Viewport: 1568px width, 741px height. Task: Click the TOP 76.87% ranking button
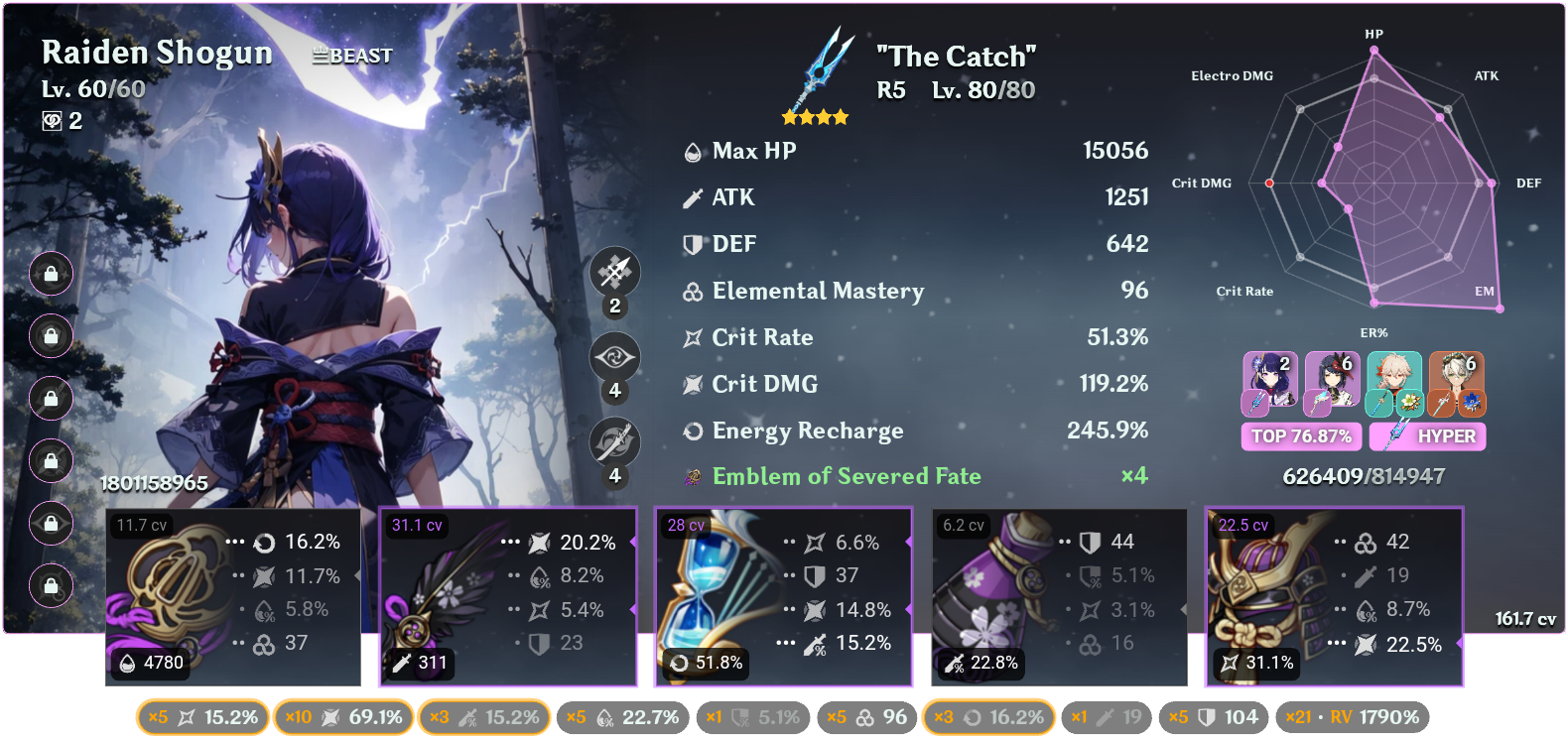1301,435
